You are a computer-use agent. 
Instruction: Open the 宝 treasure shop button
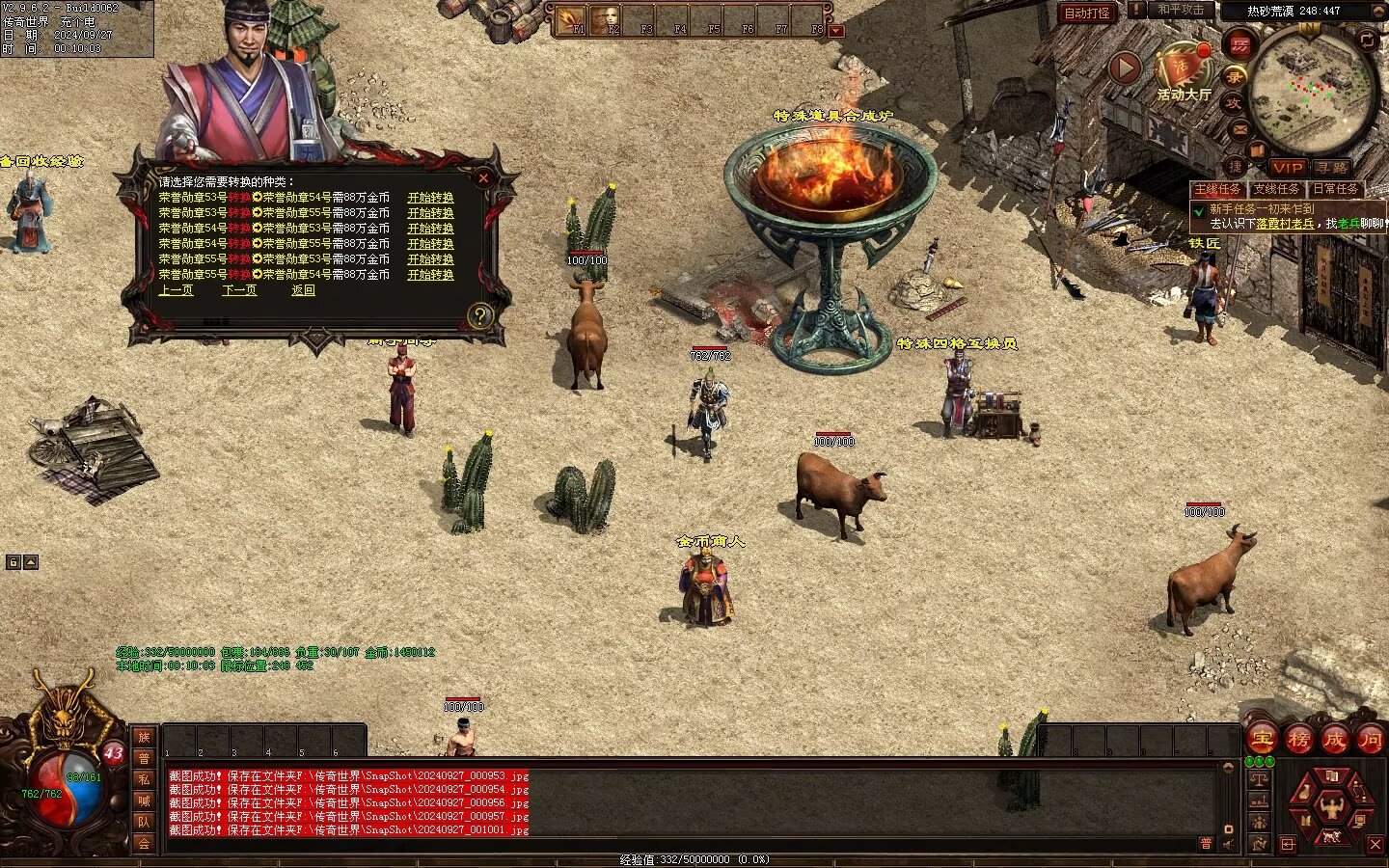click(x=1263, y=740)
